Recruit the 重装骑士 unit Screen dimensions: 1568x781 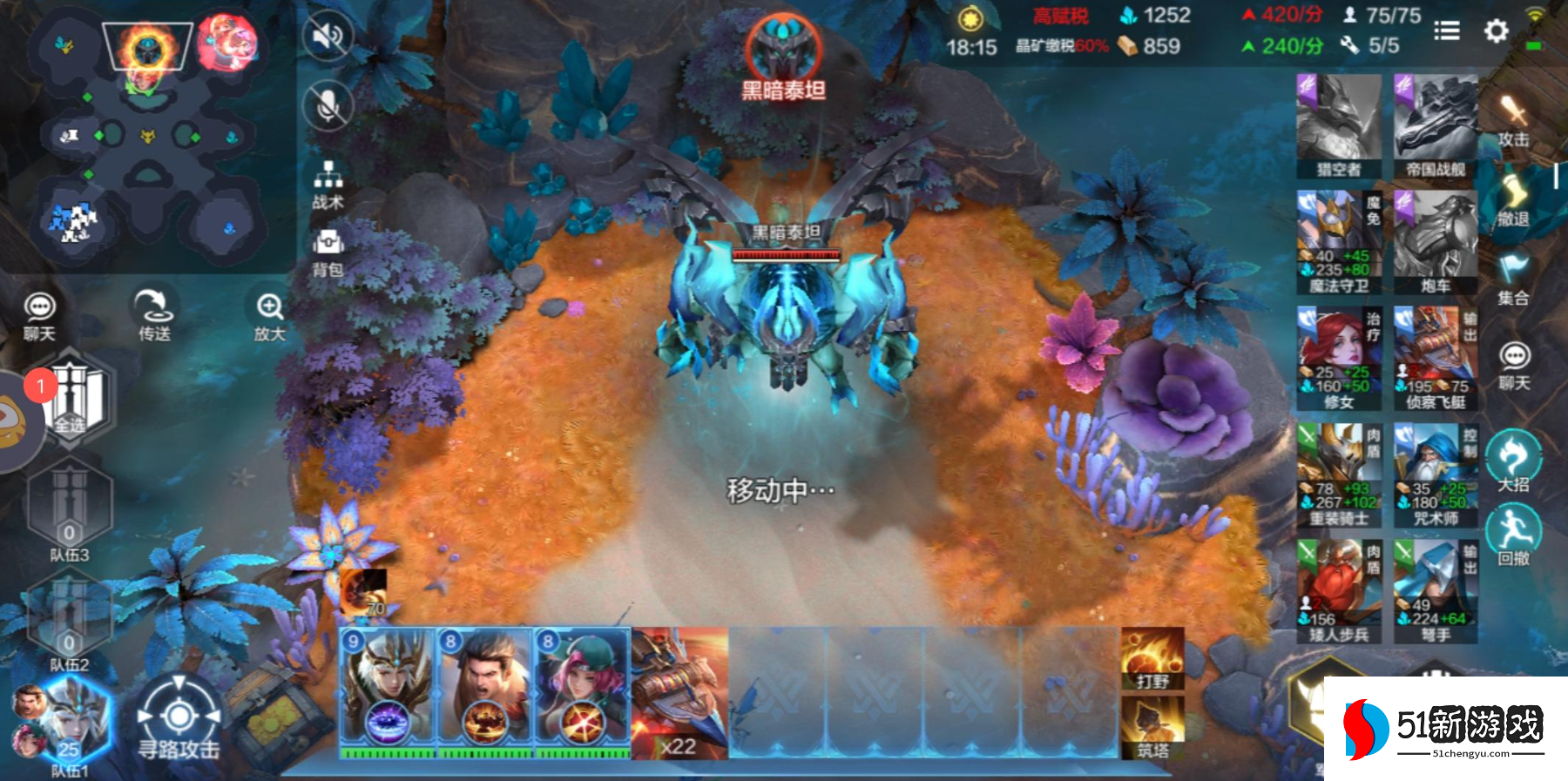pyautogui.click(x=1338, y=475)
